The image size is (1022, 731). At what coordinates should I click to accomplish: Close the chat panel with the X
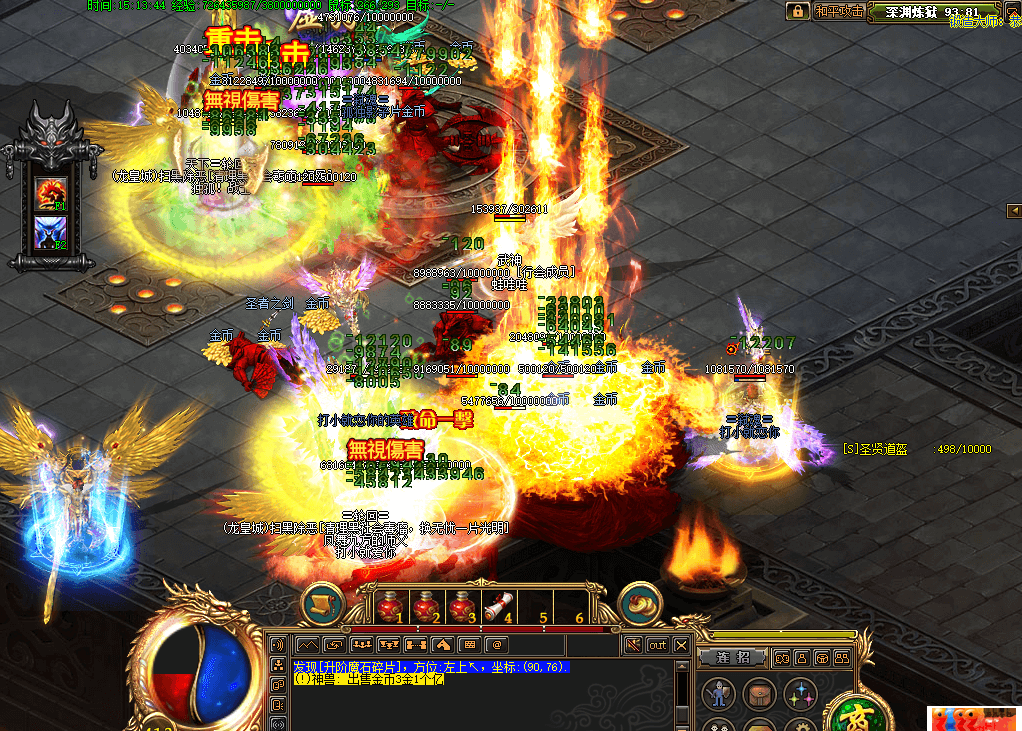(x=681, y=646)
